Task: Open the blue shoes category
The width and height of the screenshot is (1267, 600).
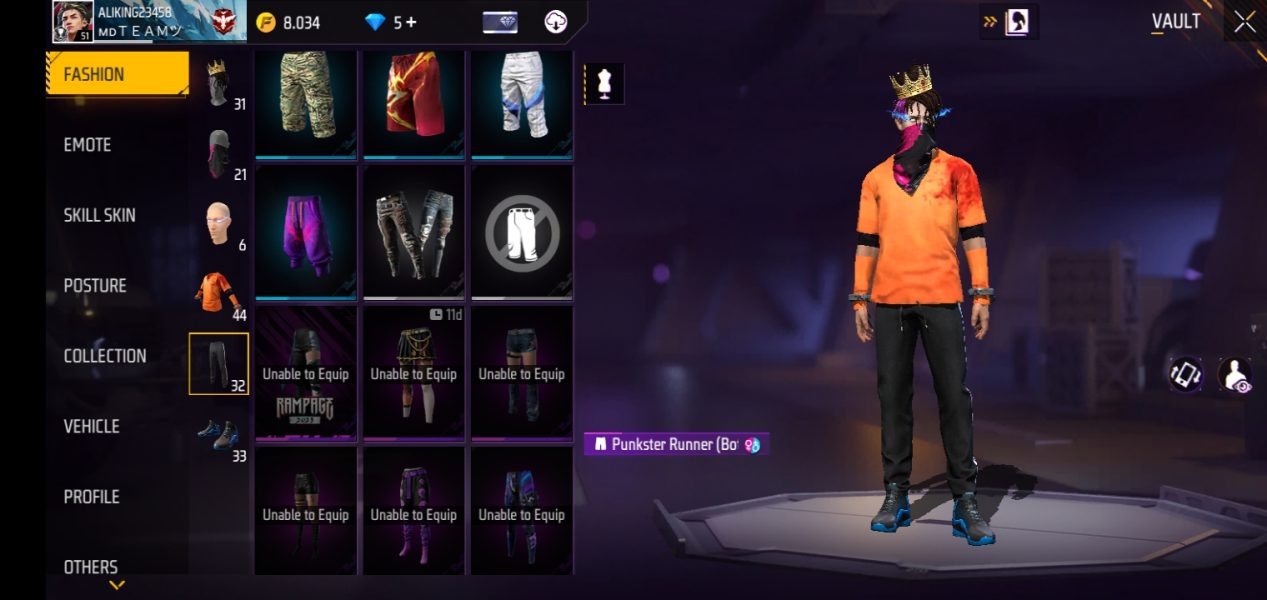Action: 219,435
